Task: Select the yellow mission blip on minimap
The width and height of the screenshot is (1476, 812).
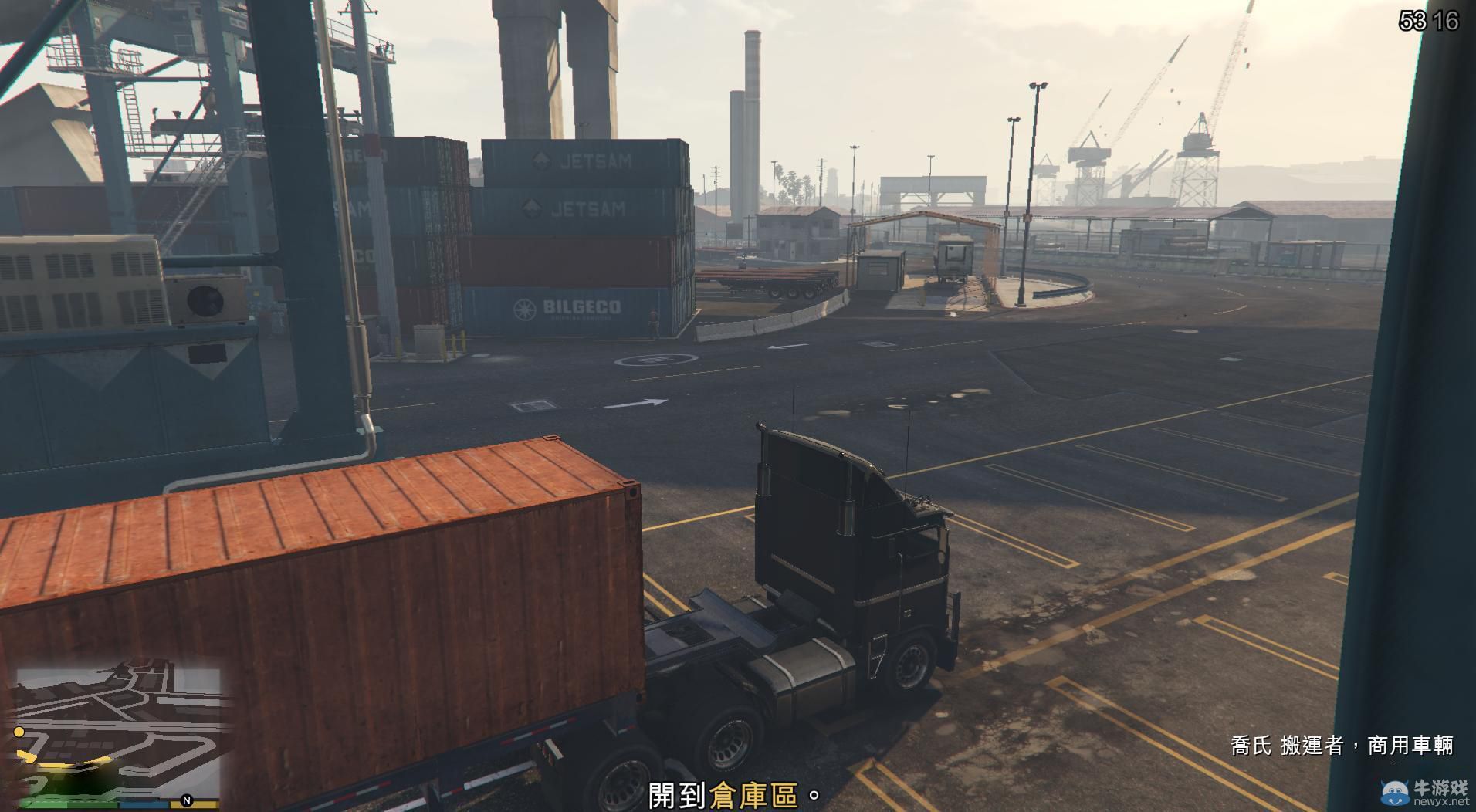Action: pyautogui.click(x=19, y=732)
